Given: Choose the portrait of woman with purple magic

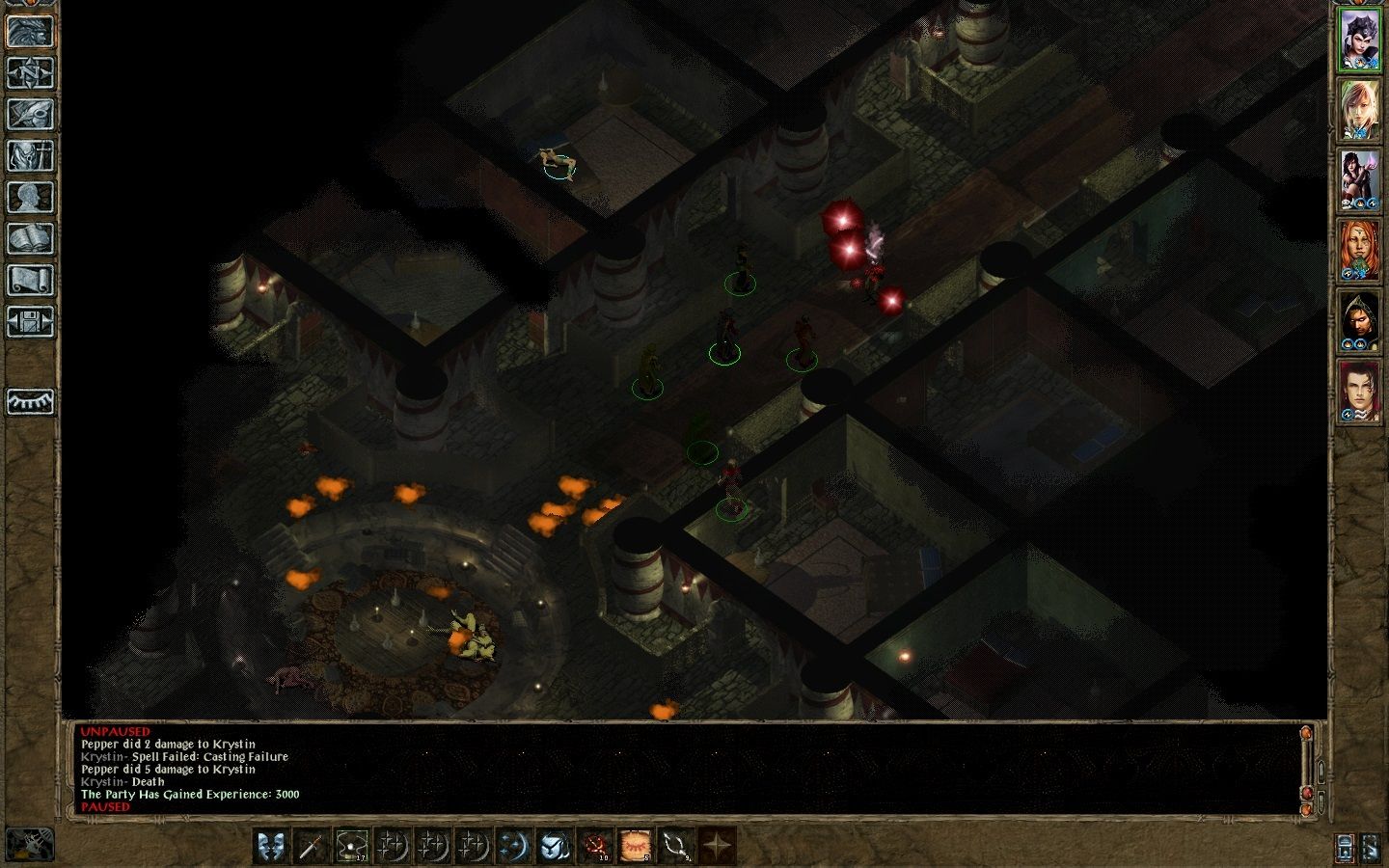Looking at the screenshot, I should coord(1359,181).
